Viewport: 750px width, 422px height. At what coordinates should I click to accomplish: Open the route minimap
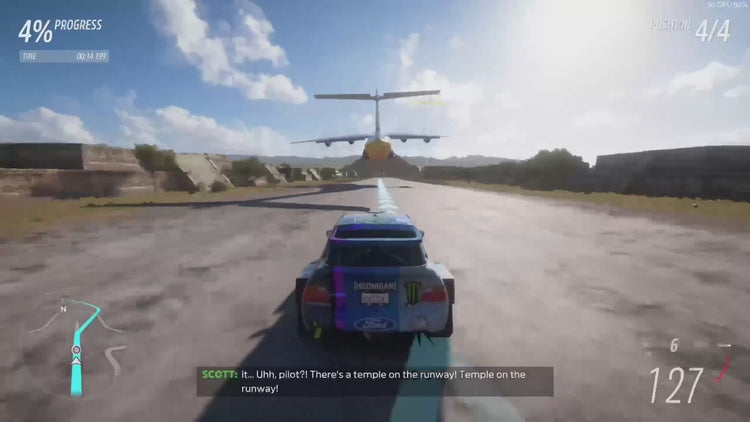[x=77, y=344]
